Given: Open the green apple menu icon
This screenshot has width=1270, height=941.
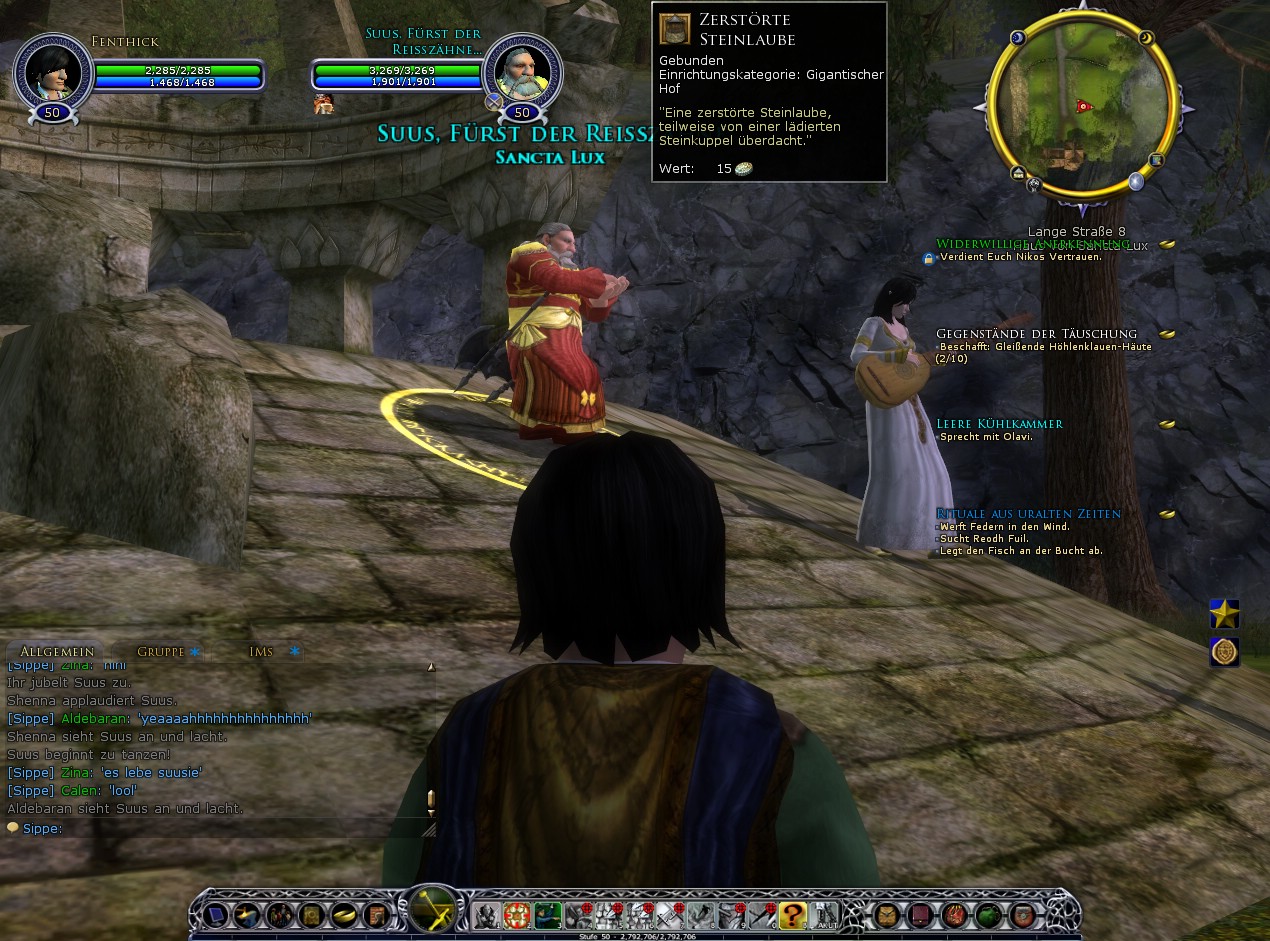Looking at the screenshot, I should [x=988, y=914].
